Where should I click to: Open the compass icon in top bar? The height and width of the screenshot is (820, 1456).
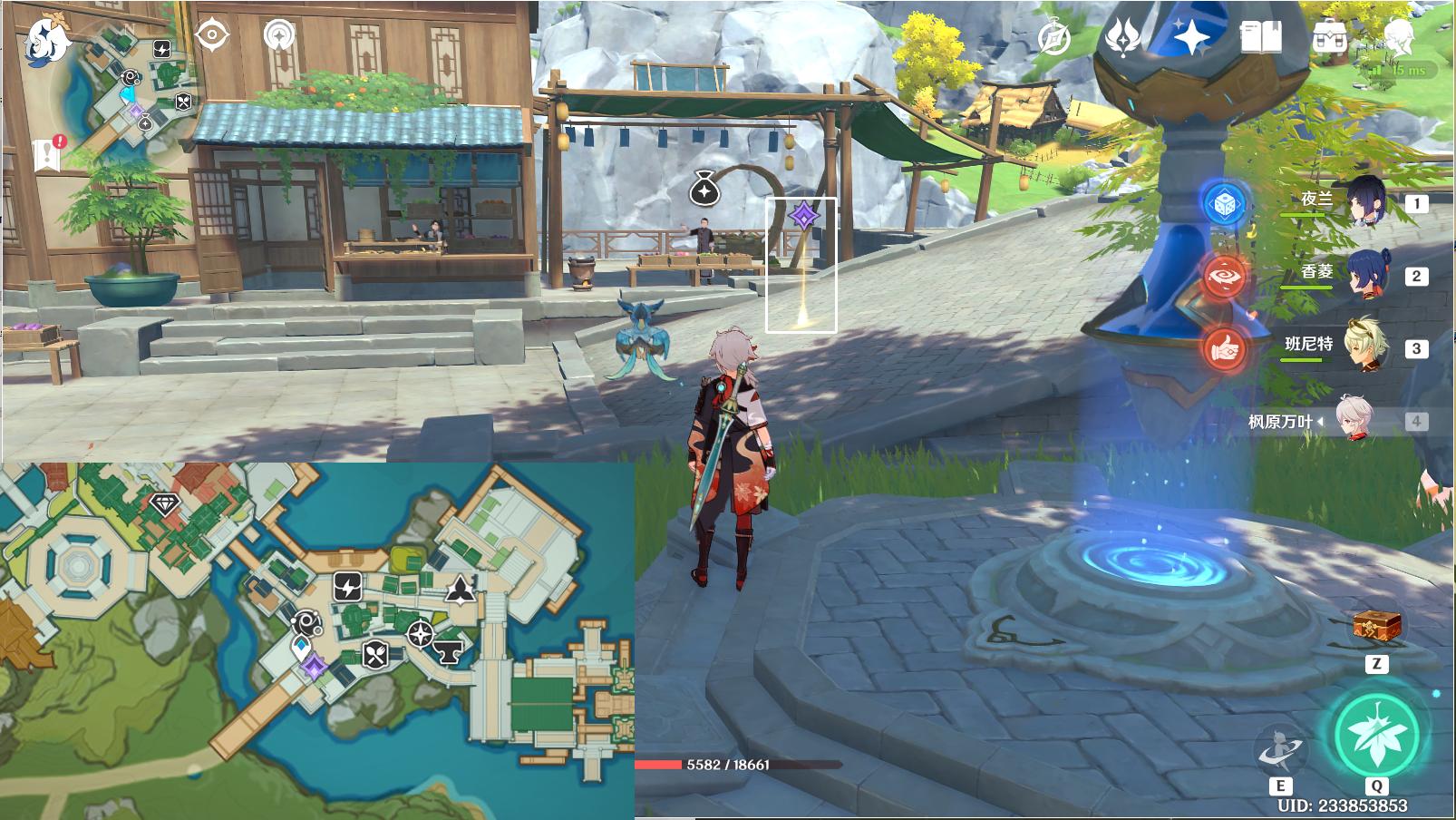[1054, 38]
